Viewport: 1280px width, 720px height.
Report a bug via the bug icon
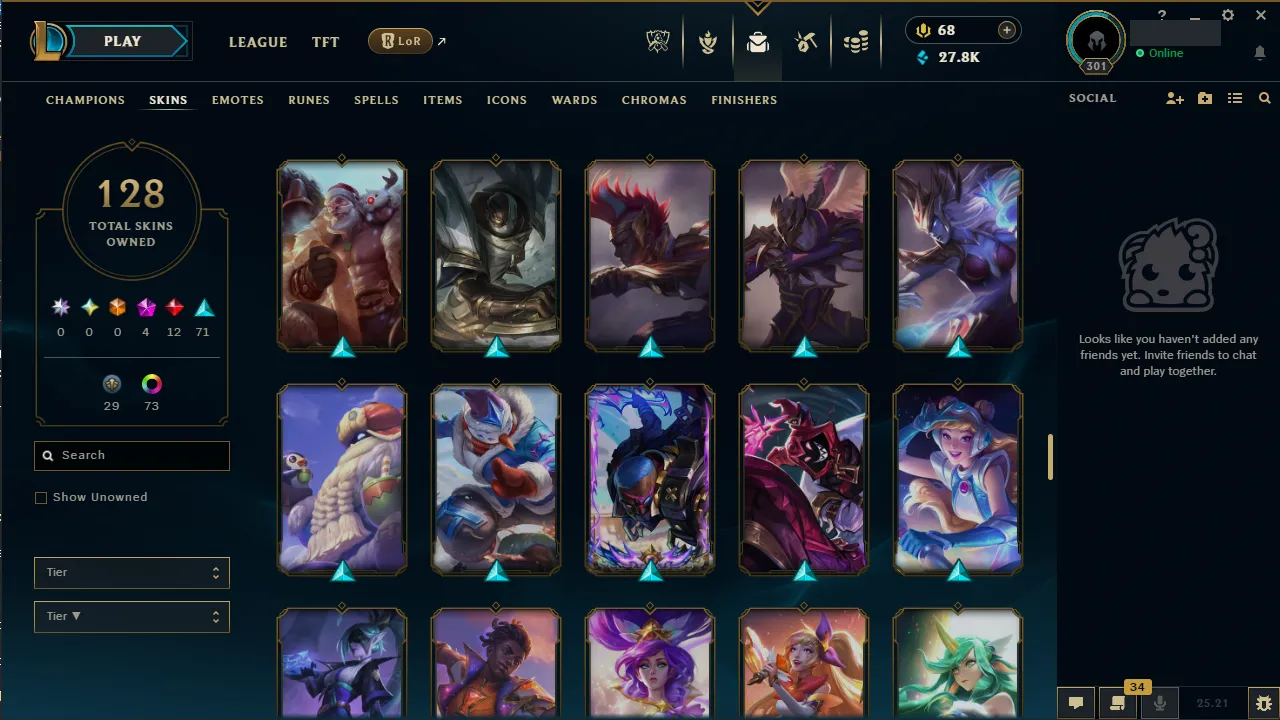pos(1263,703)
